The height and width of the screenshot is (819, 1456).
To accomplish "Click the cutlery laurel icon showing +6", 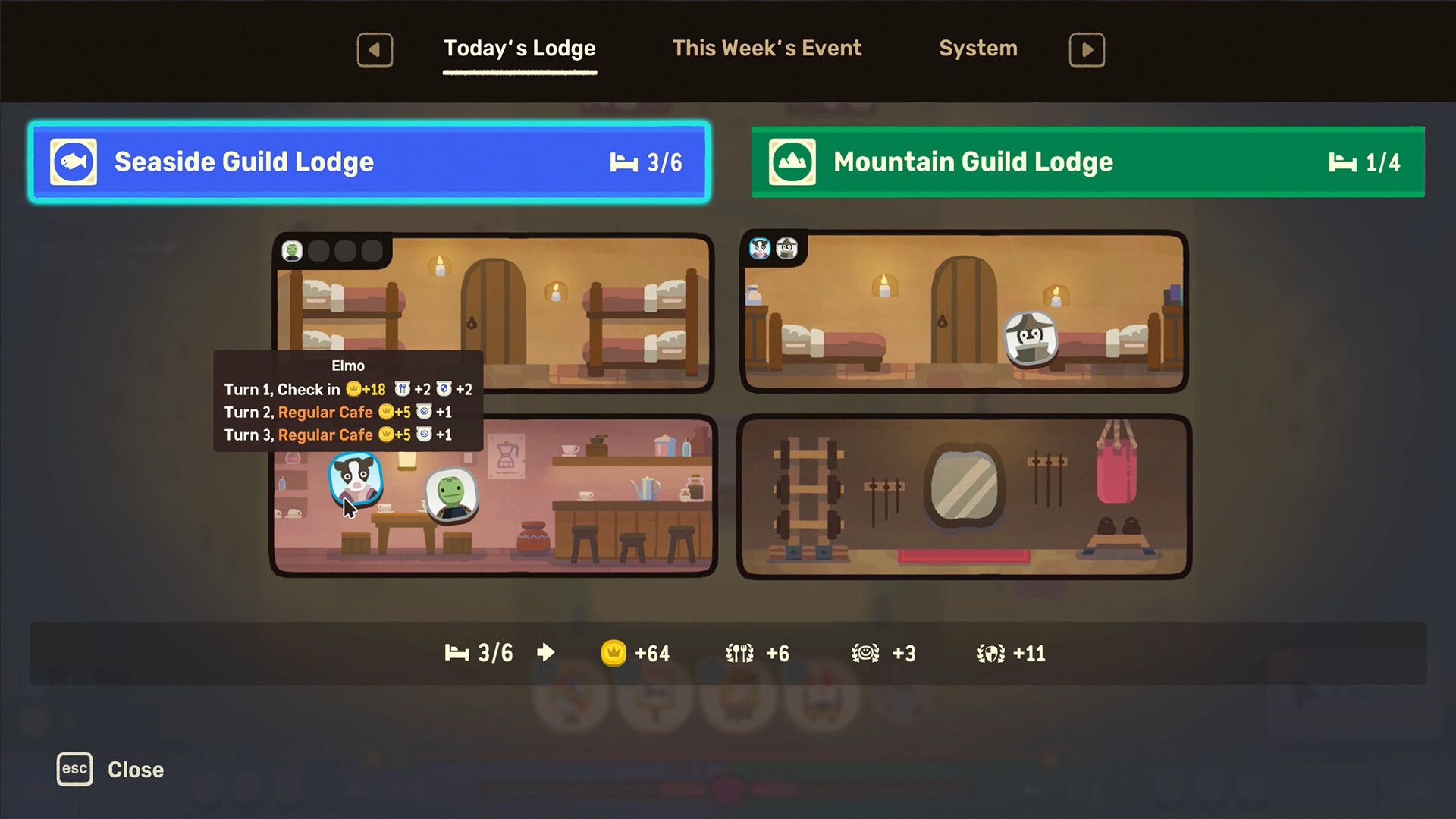I will click(739, 652).
